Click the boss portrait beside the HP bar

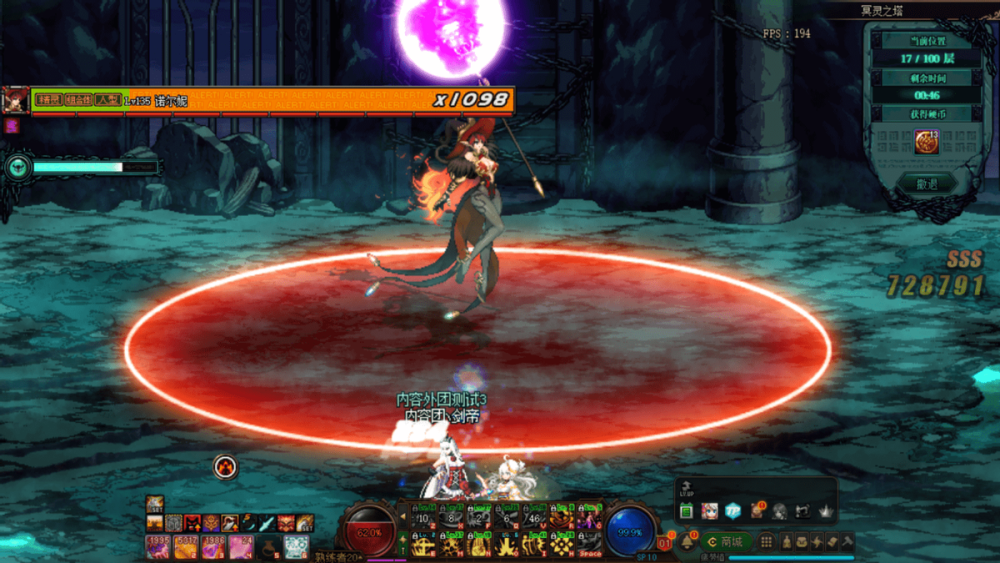click(x=15, y=100)
